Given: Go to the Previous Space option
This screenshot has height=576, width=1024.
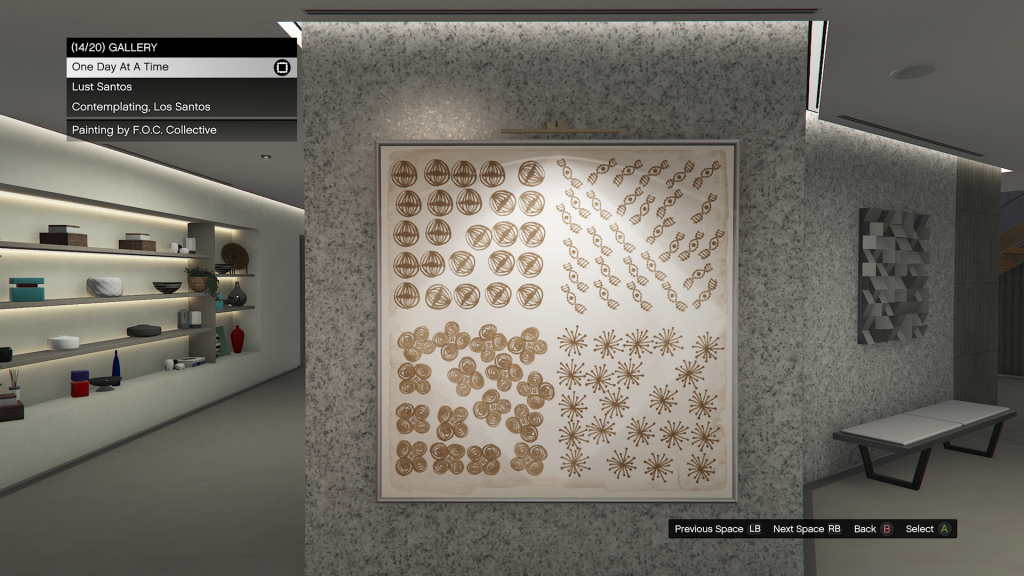Looking at the screenshot, I should coord(717,529).
